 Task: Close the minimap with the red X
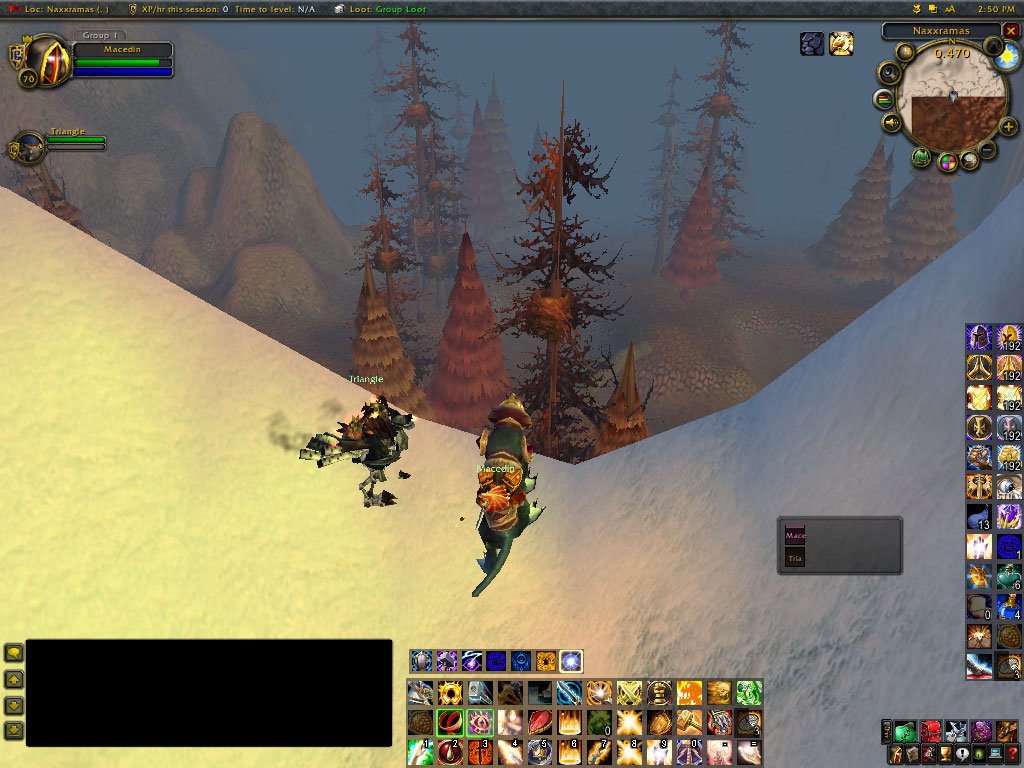1011,31
